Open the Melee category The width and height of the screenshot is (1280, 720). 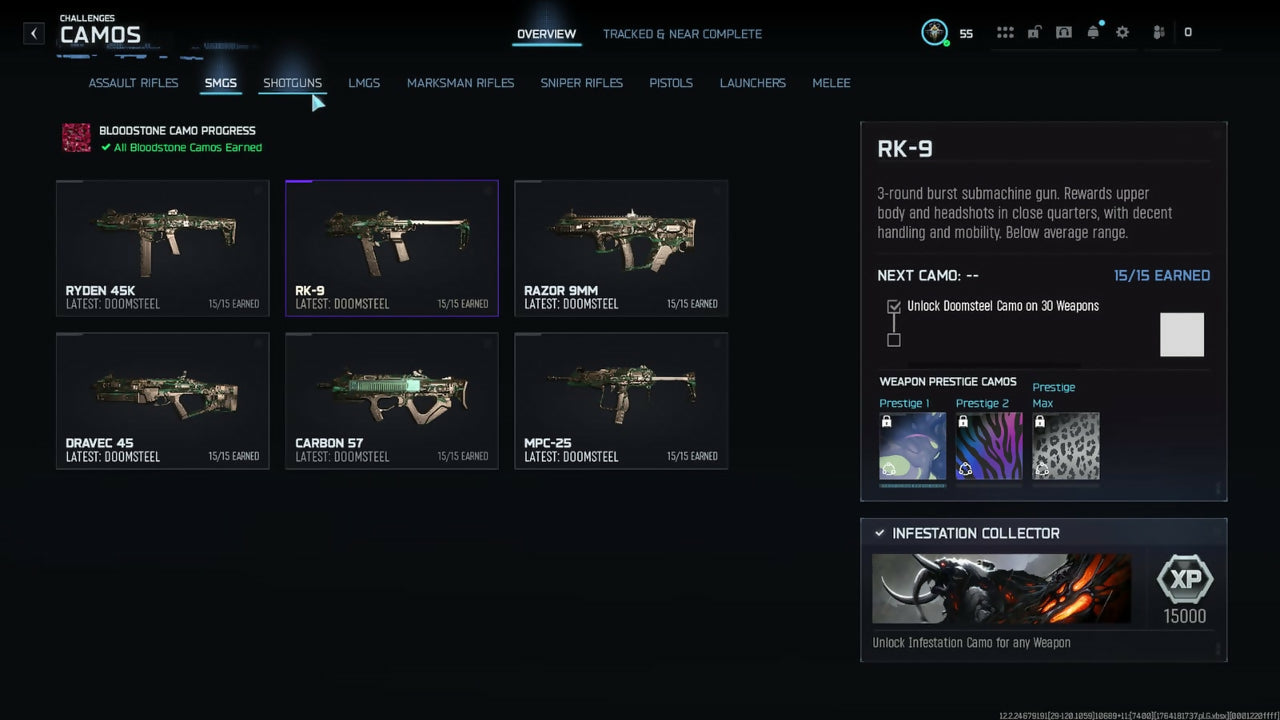(831, 83)
